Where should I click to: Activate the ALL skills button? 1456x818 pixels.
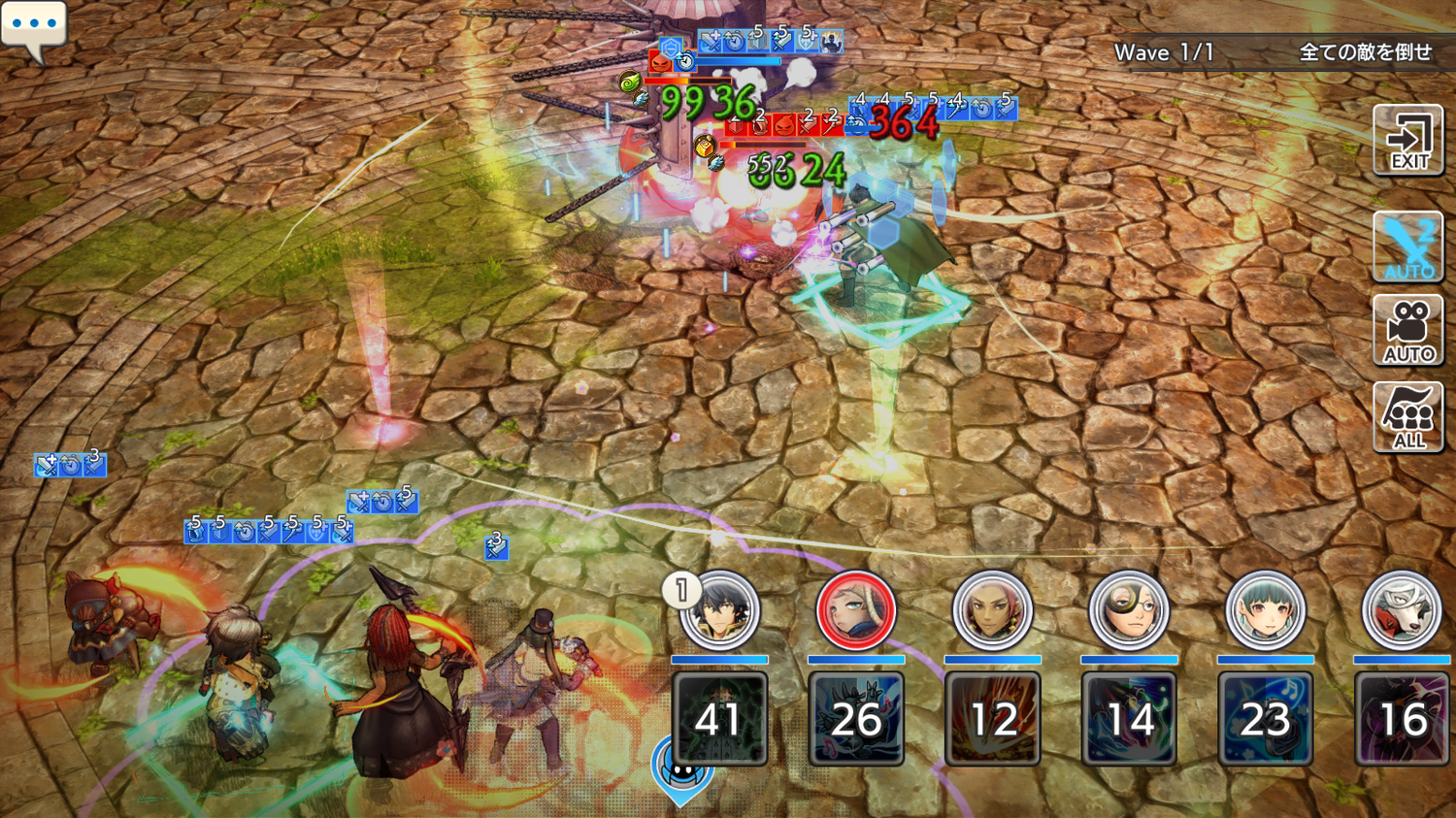[1408, 417]
